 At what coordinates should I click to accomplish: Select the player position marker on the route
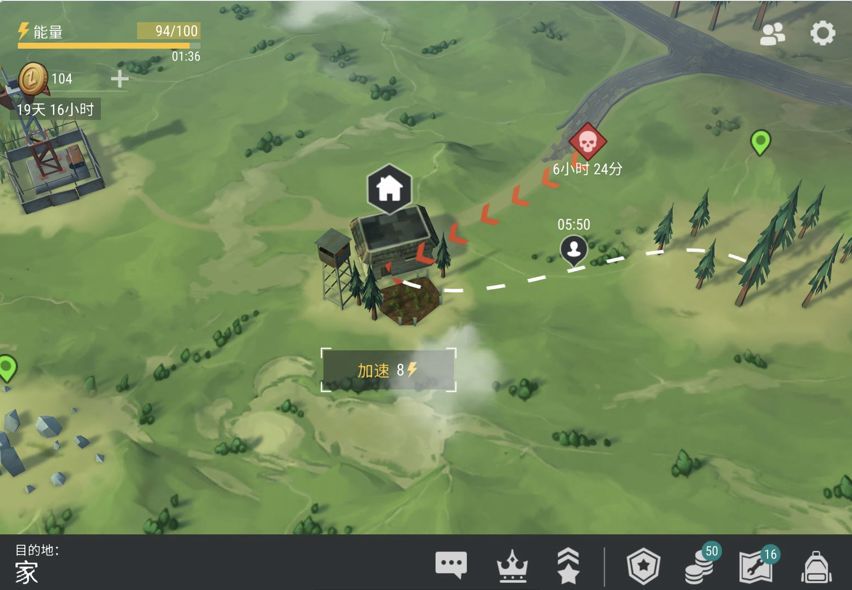coord(573,250)
